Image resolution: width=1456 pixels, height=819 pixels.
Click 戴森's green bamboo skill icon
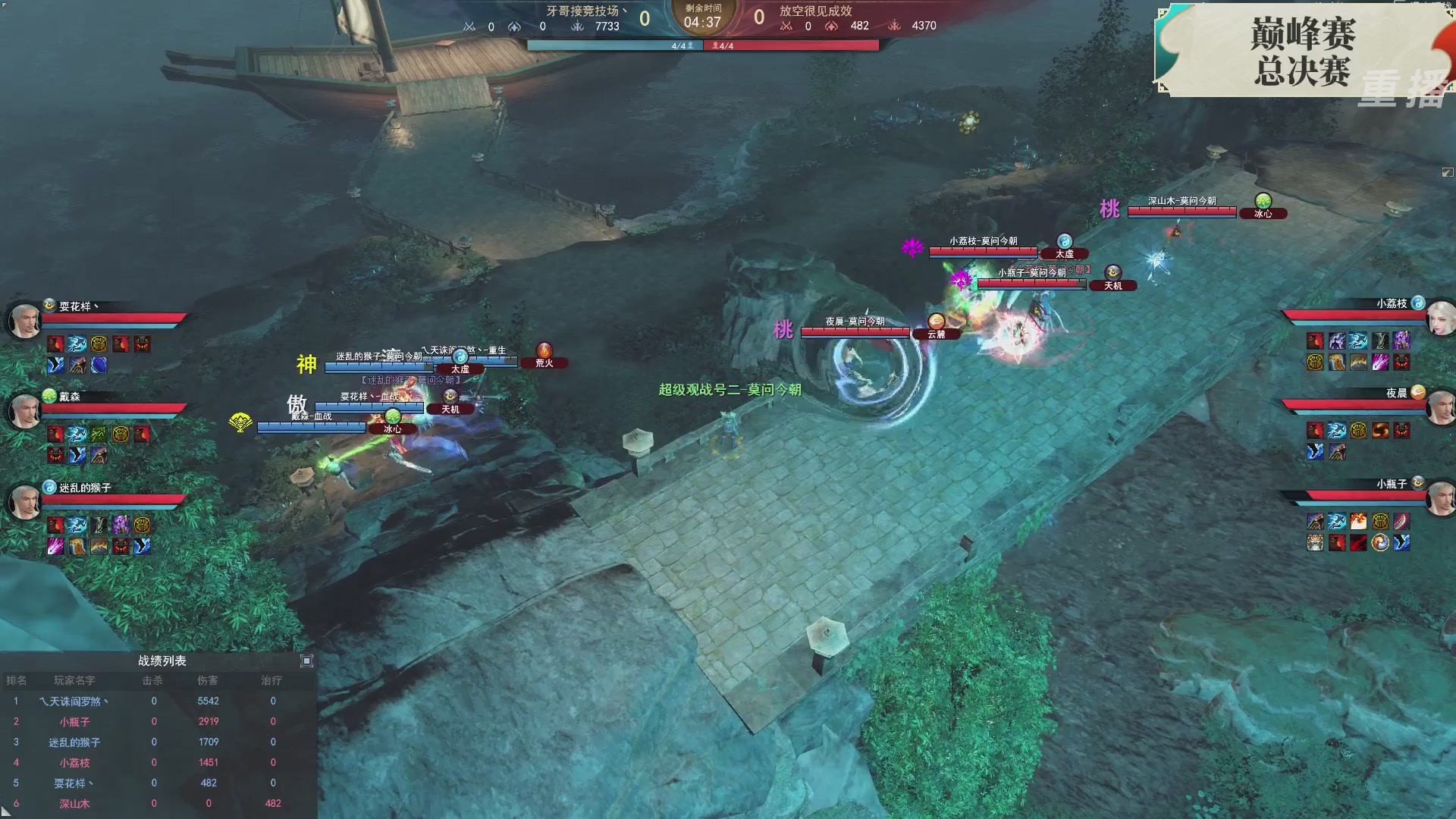tap(99, 434)
